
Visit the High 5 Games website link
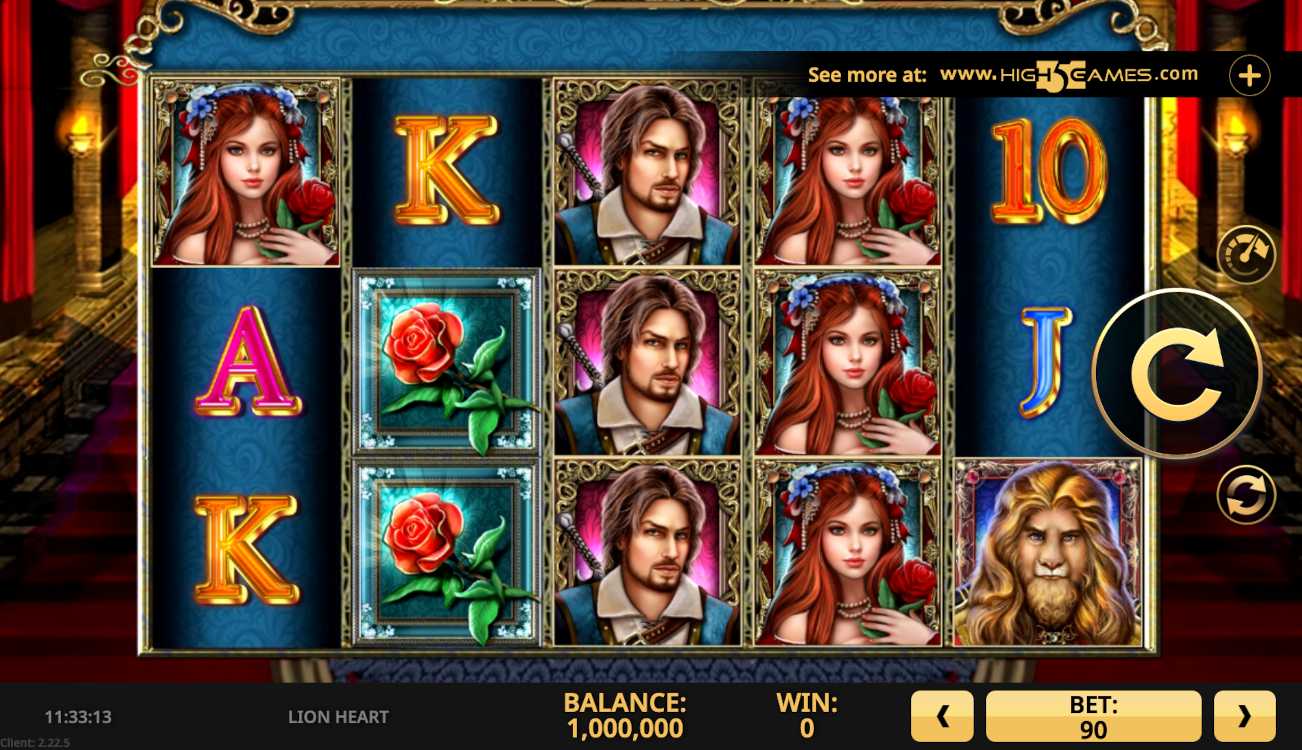point(1068,75)
